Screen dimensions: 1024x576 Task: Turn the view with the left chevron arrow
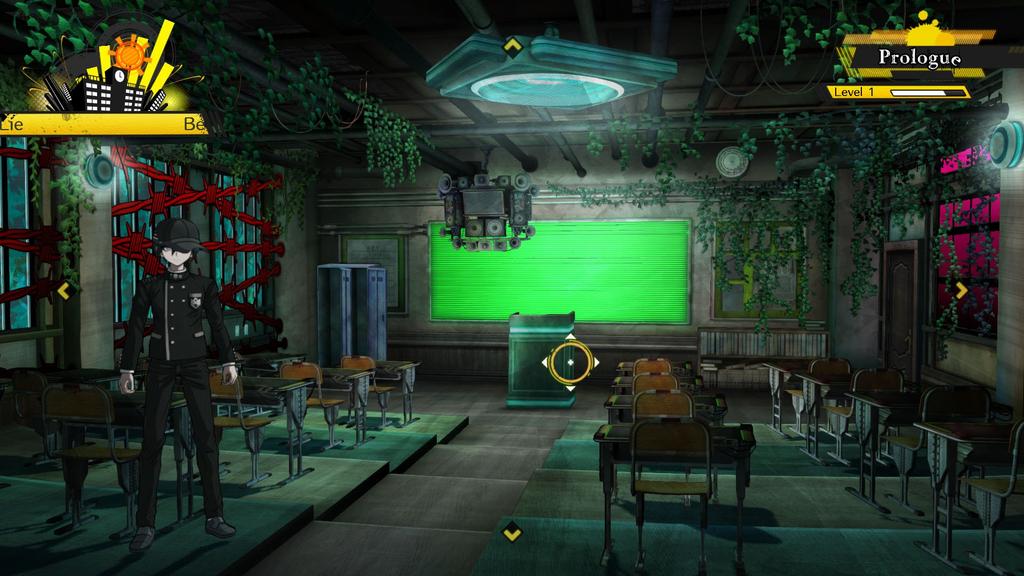pyautogui.click(x=65, y=290)
